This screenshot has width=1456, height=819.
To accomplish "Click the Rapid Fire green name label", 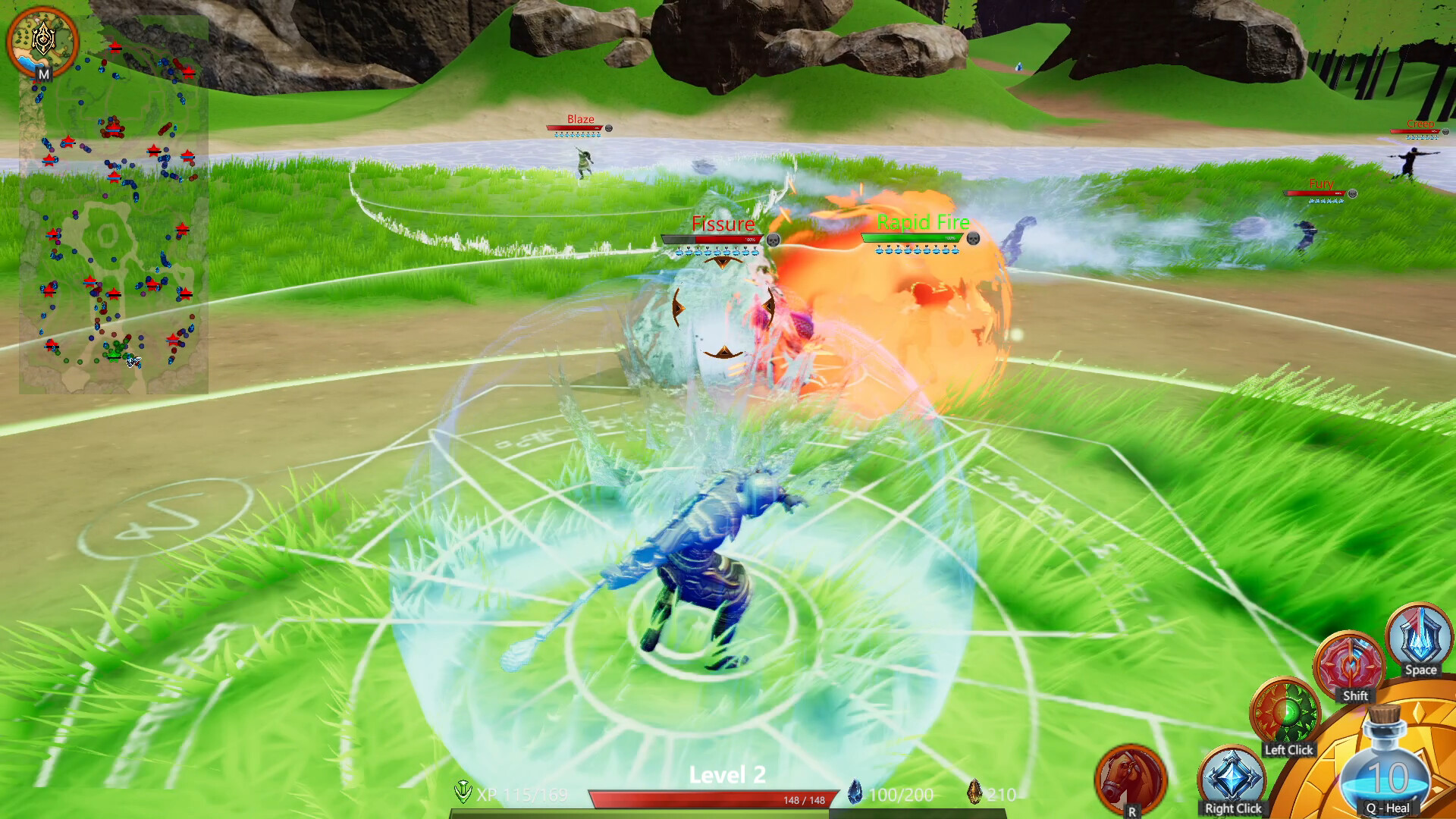I will (922, 222).
